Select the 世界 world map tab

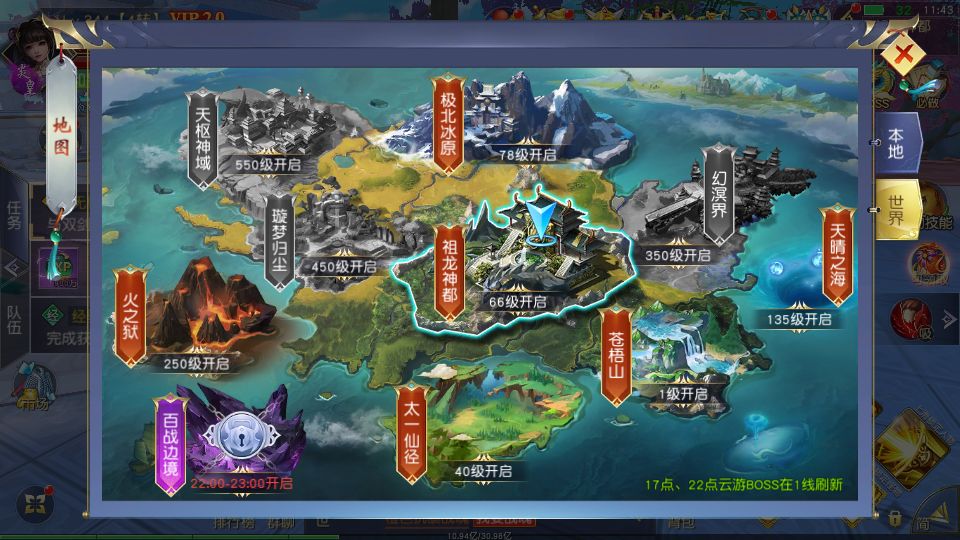tap(895, 210)
